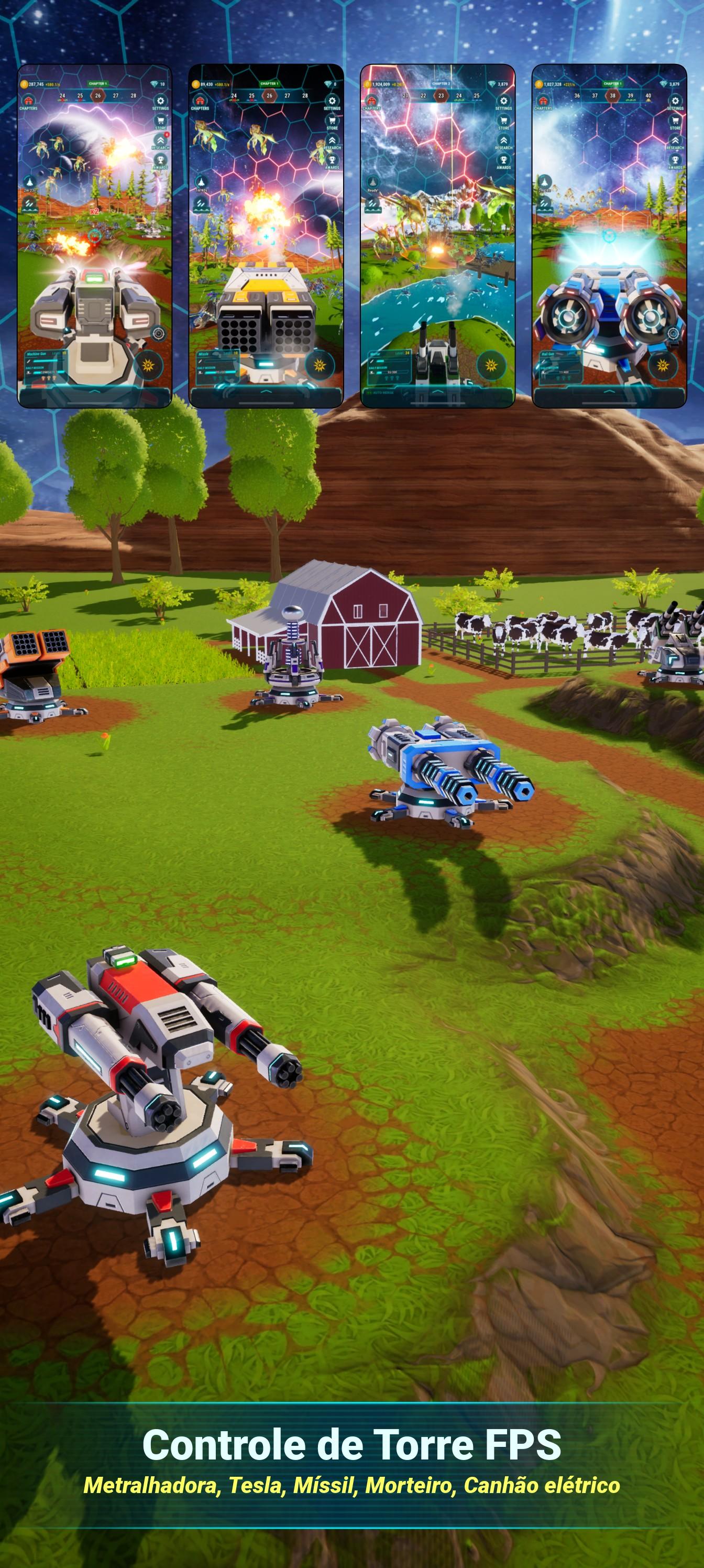Select wave node 26 on the progress track
The image size is (704, 1568).
(x=98, y=95)
